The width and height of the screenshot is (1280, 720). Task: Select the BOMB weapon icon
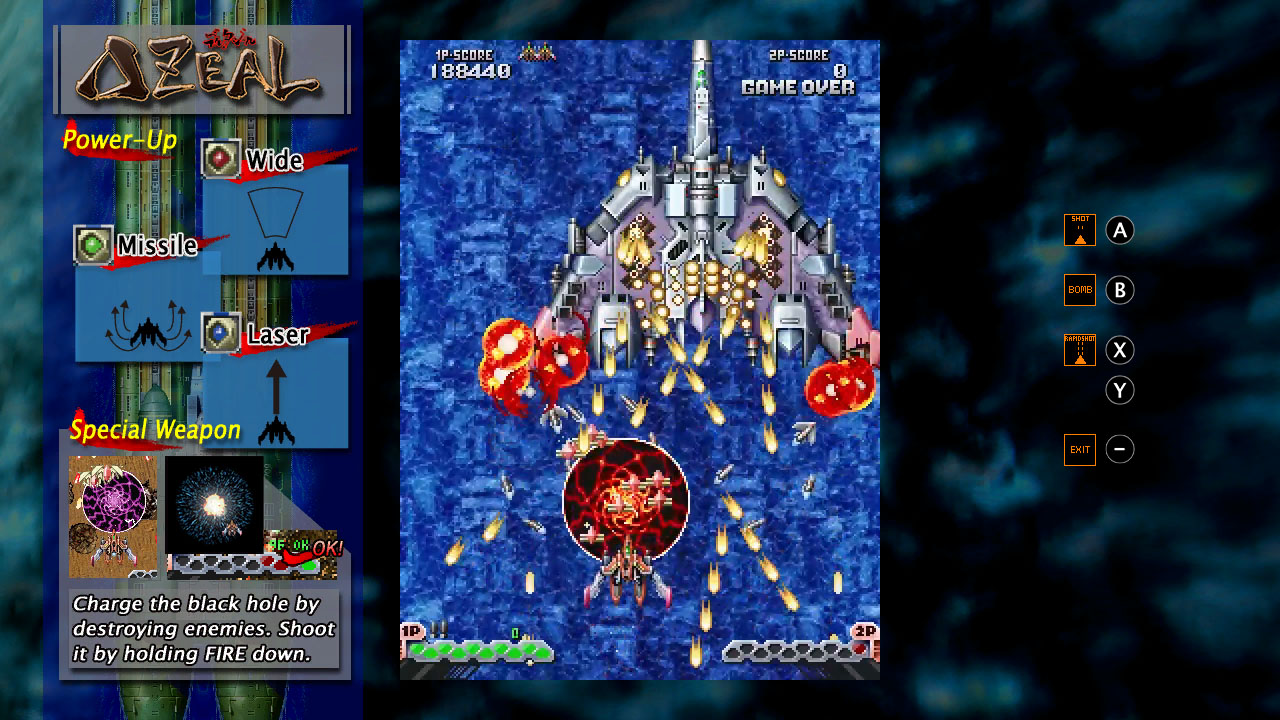click(1079, 290)
